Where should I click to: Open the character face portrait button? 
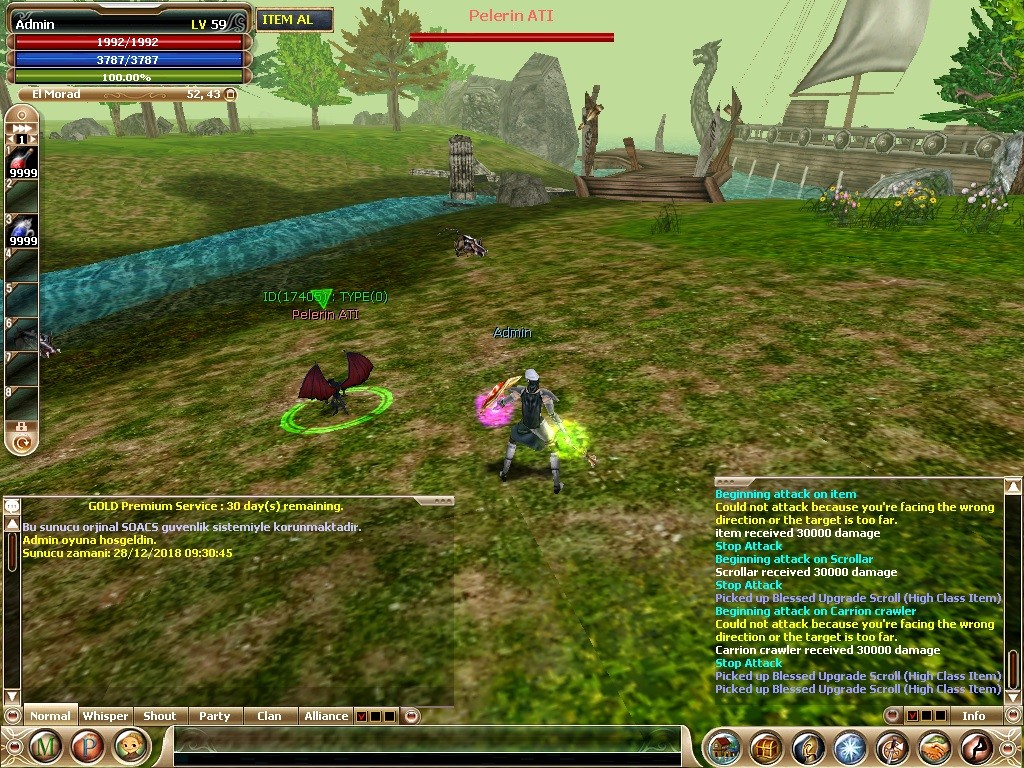(x=130, y=746)
